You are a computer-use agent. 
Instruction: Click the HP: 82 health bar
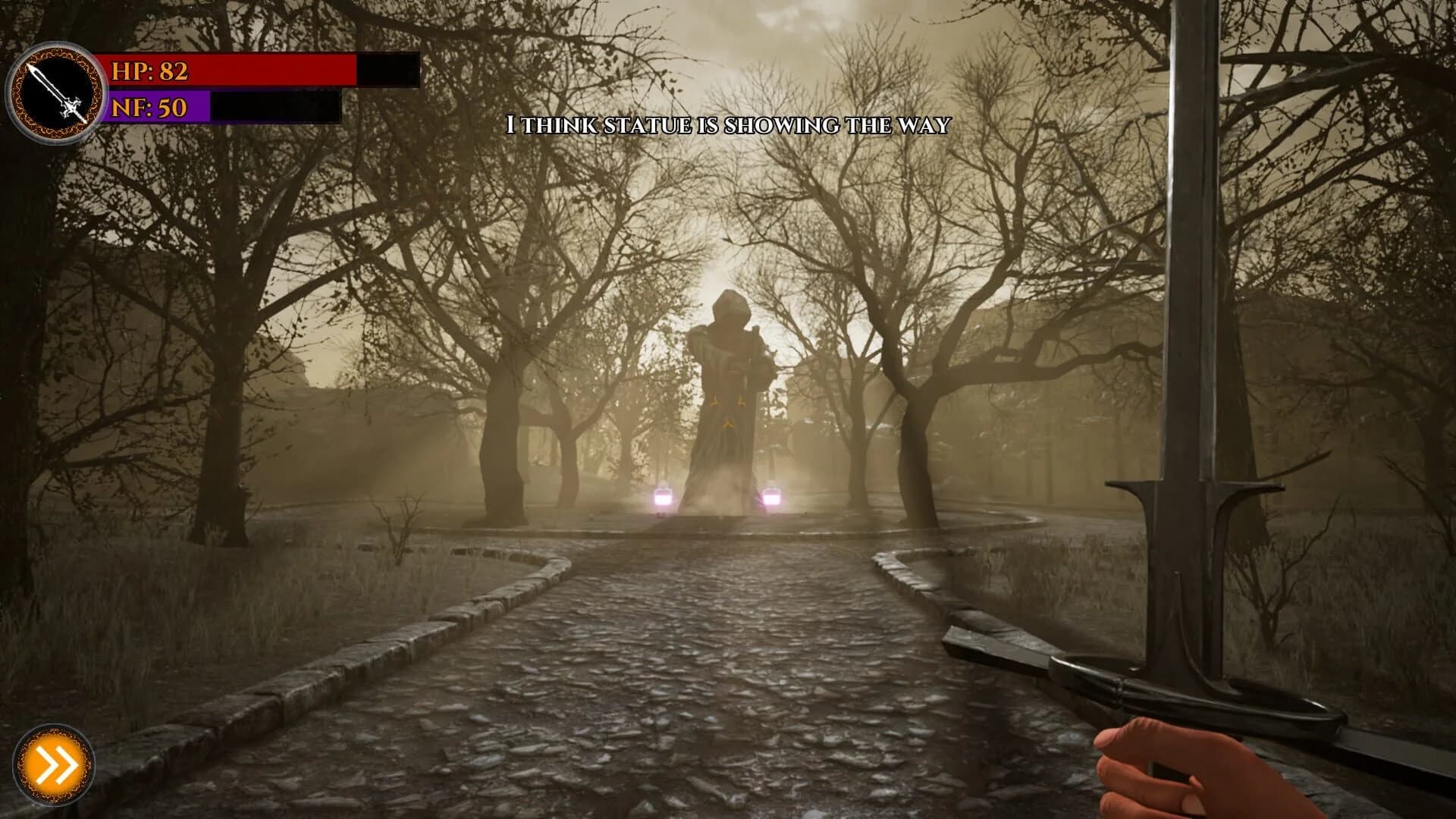pyautogui.click(x=227, y=72)
